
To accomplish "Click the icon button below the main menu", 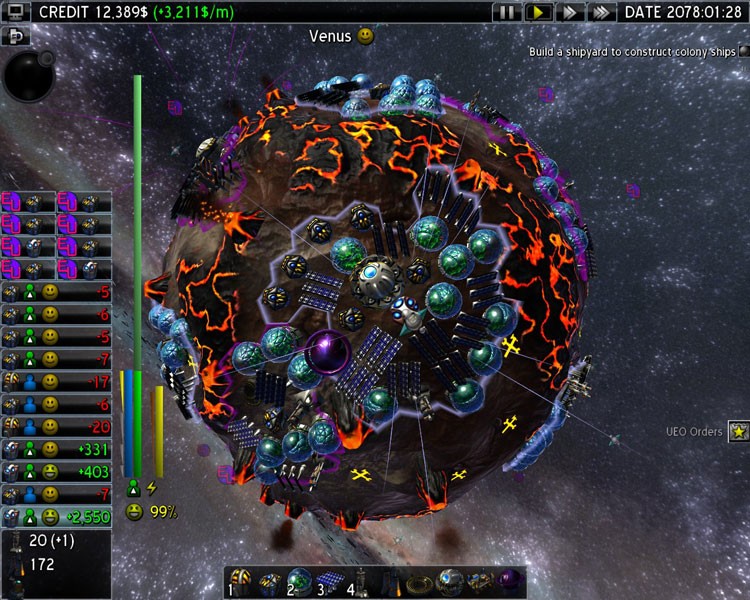I will (15, 36).
